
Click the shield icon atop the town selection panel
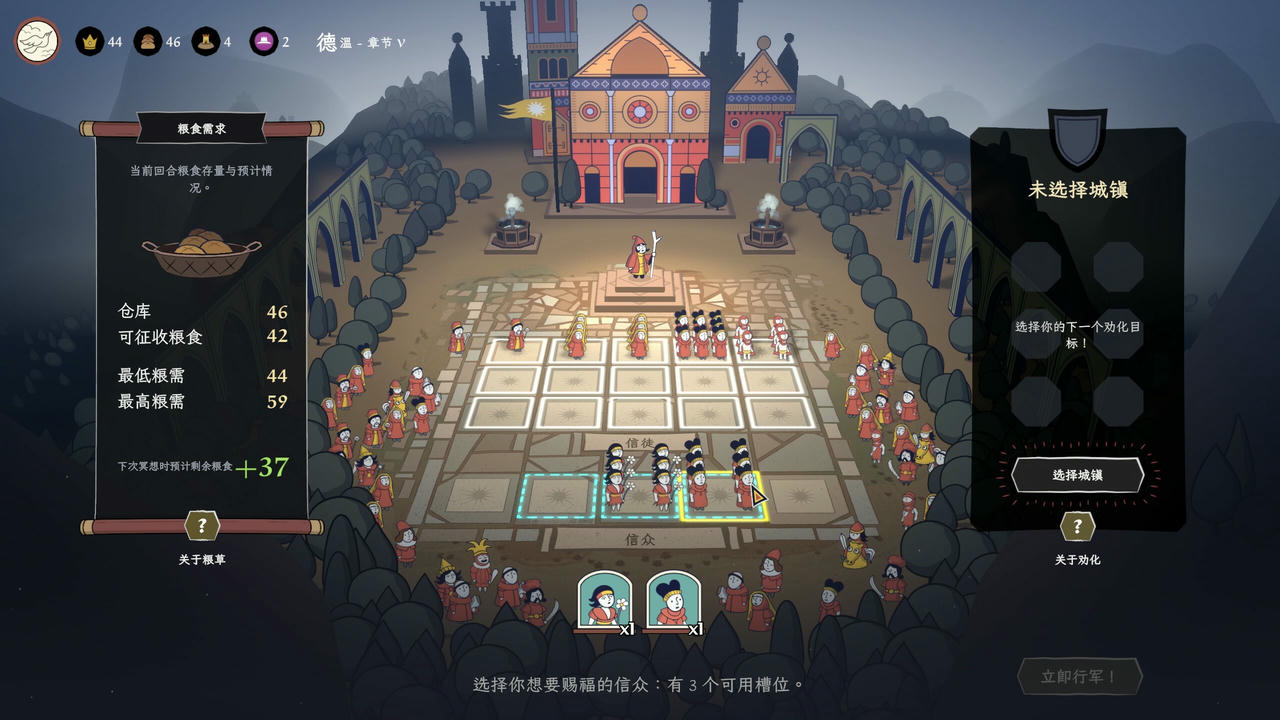1075,135
